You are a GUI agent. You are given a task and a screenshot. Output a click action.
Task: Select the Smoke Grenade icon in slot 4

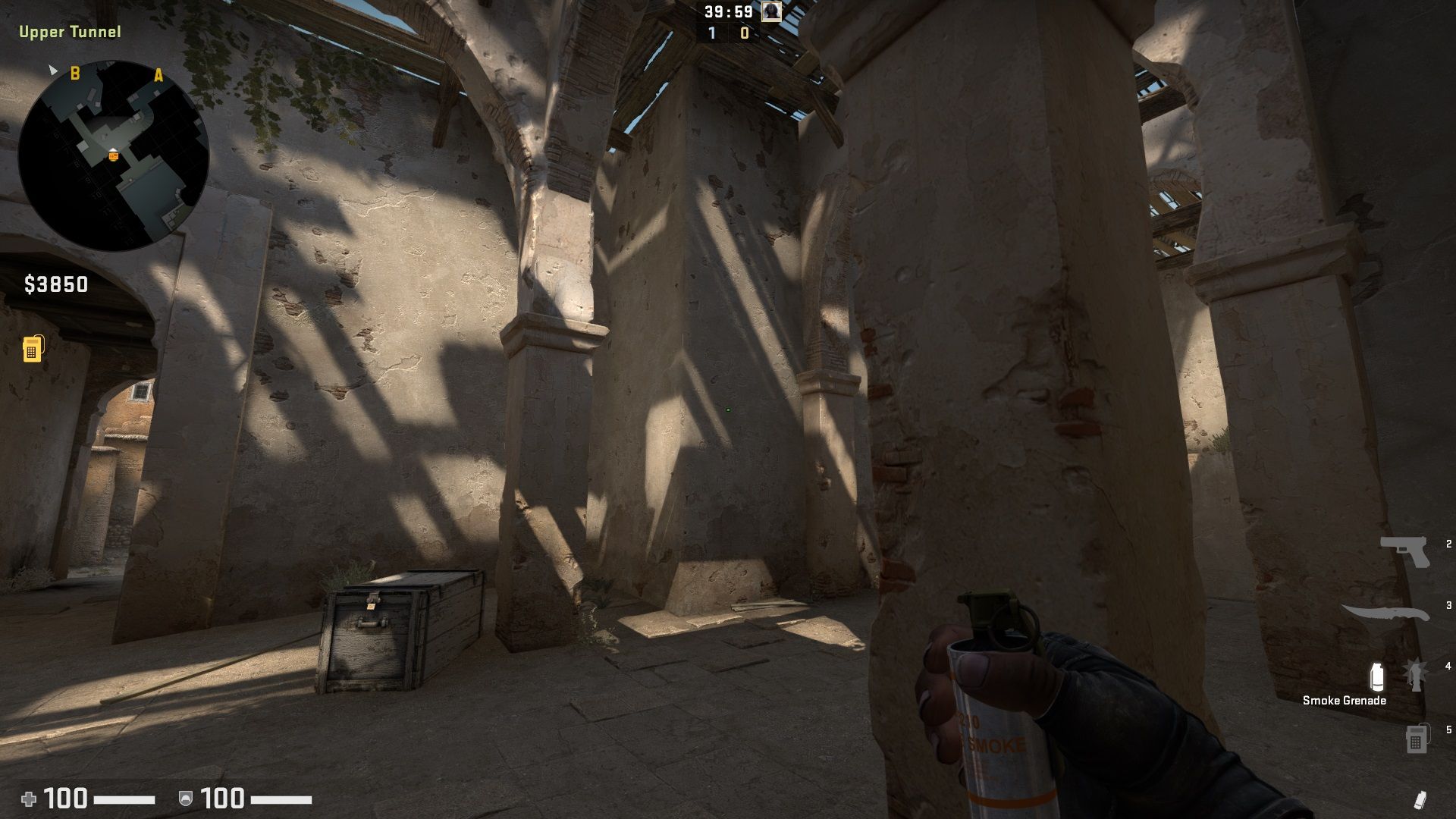click(x=1377, y=677)
